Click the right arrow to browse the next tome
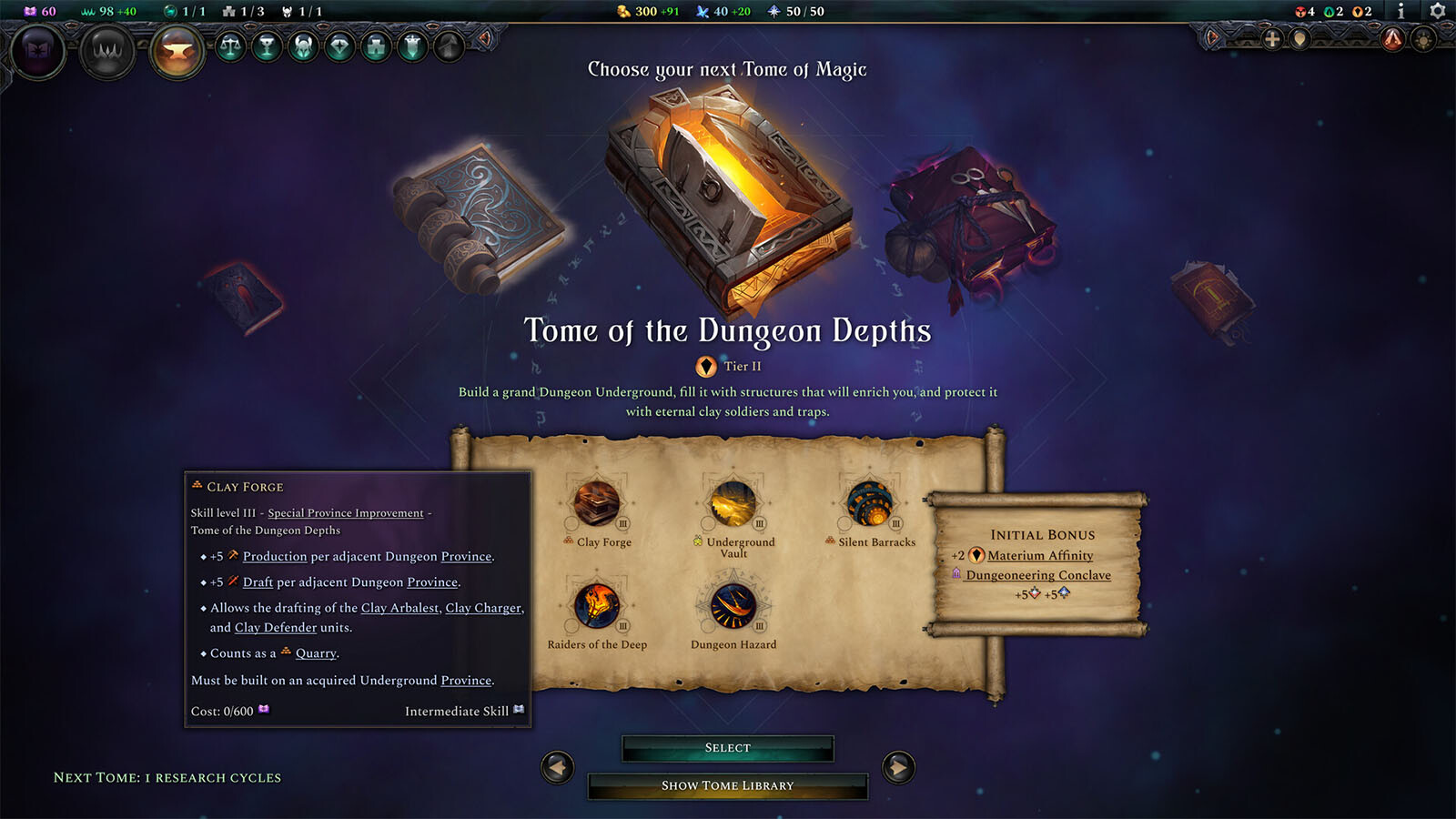This screenshot has height=819, width=1456. tap(898, 766)
